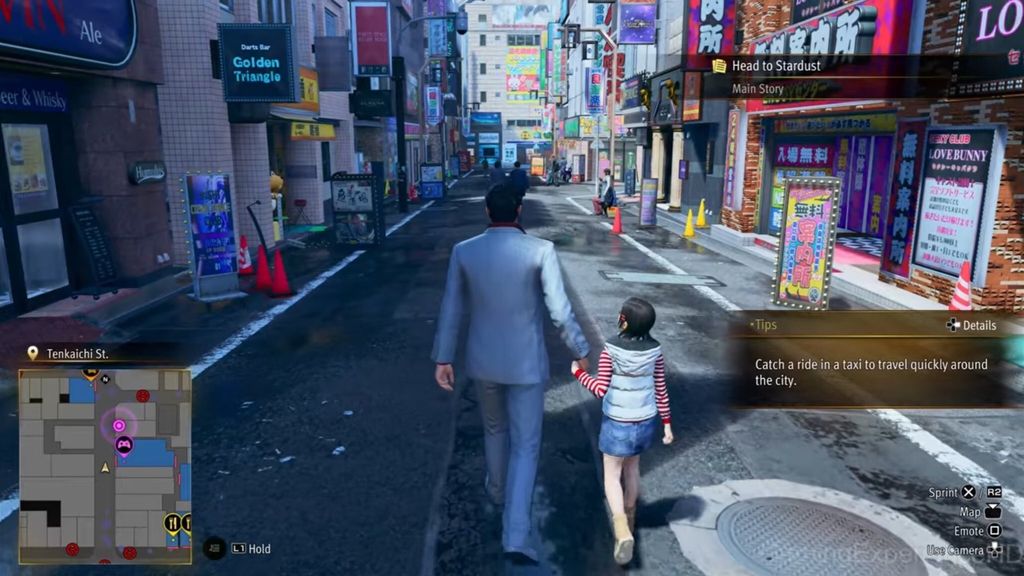This screenshot has height=576, width=1024.
Task: Click the minimap
Action: pyautogui.click(x=105, y=465)
